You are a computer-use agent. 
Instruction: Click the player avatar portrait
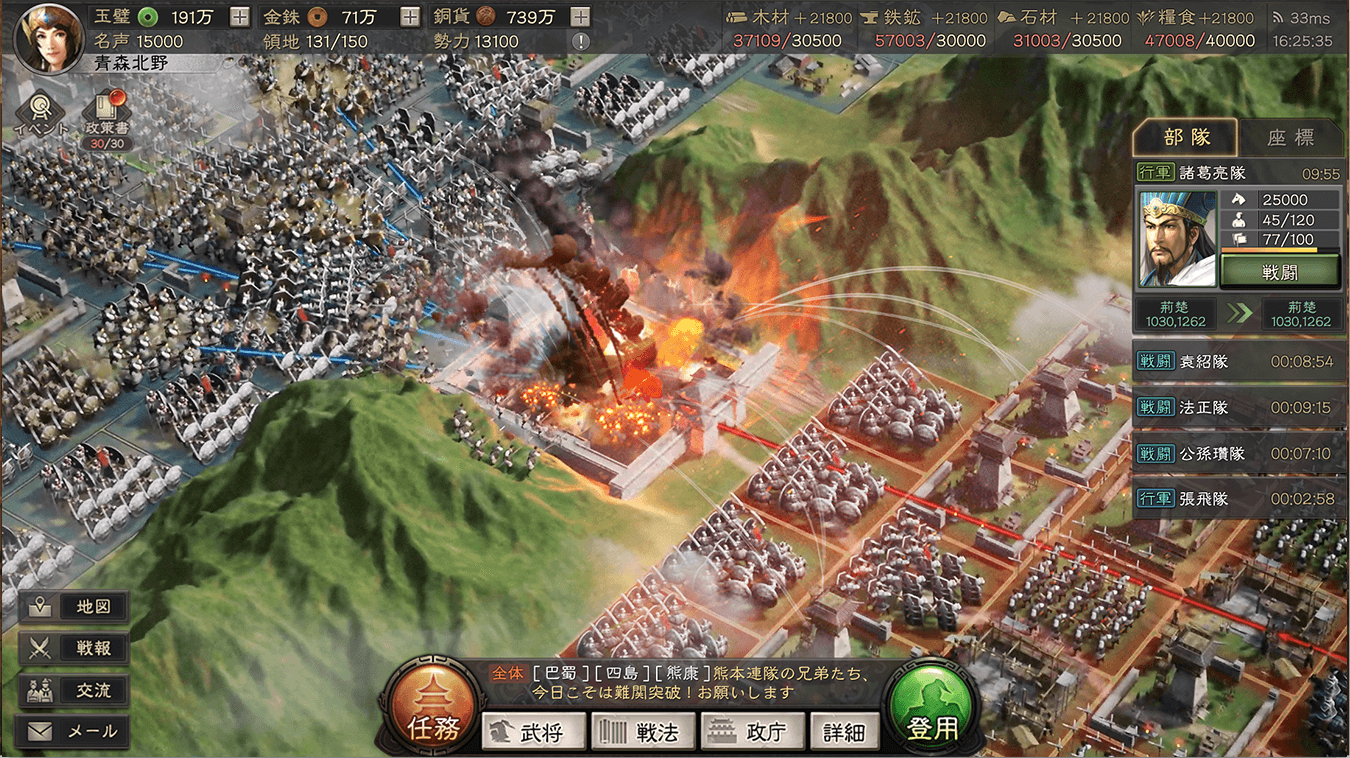[48, 37]
